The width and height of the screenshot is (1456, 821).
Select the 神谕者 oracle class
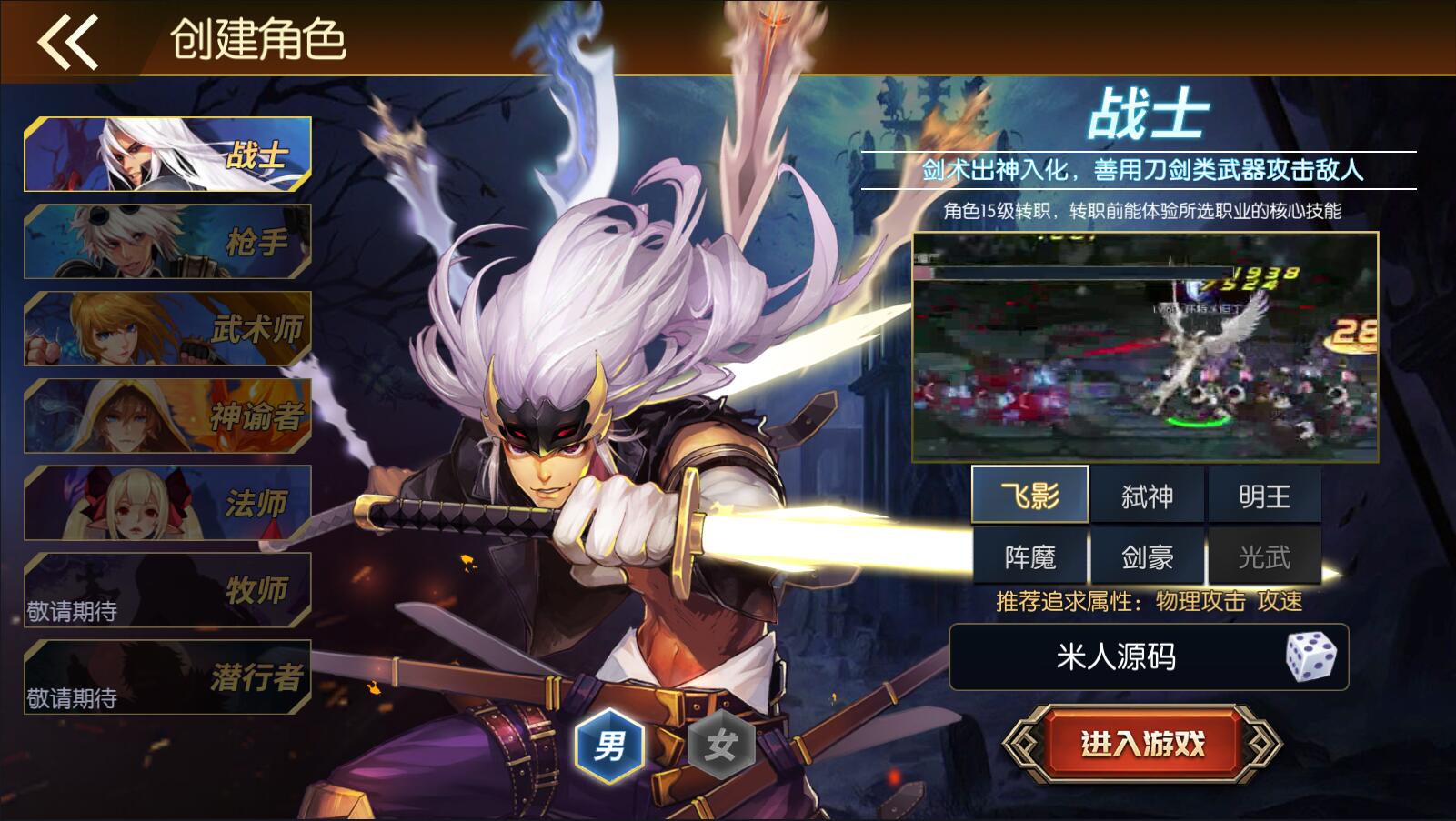tap(168, 416)
